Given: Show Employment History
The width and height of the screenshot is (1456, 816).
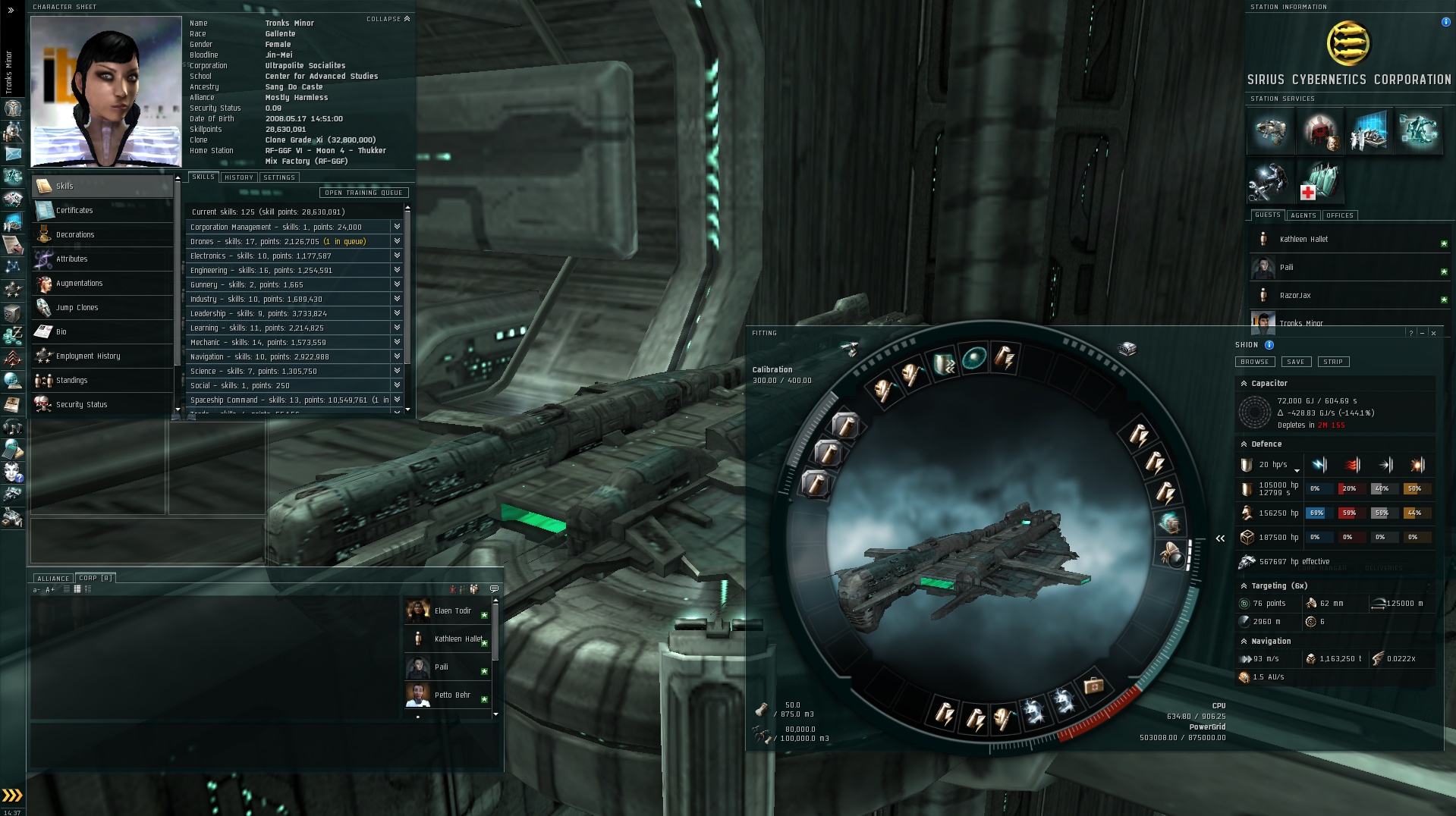Looking at the screenshot, I should coord(87,356).
